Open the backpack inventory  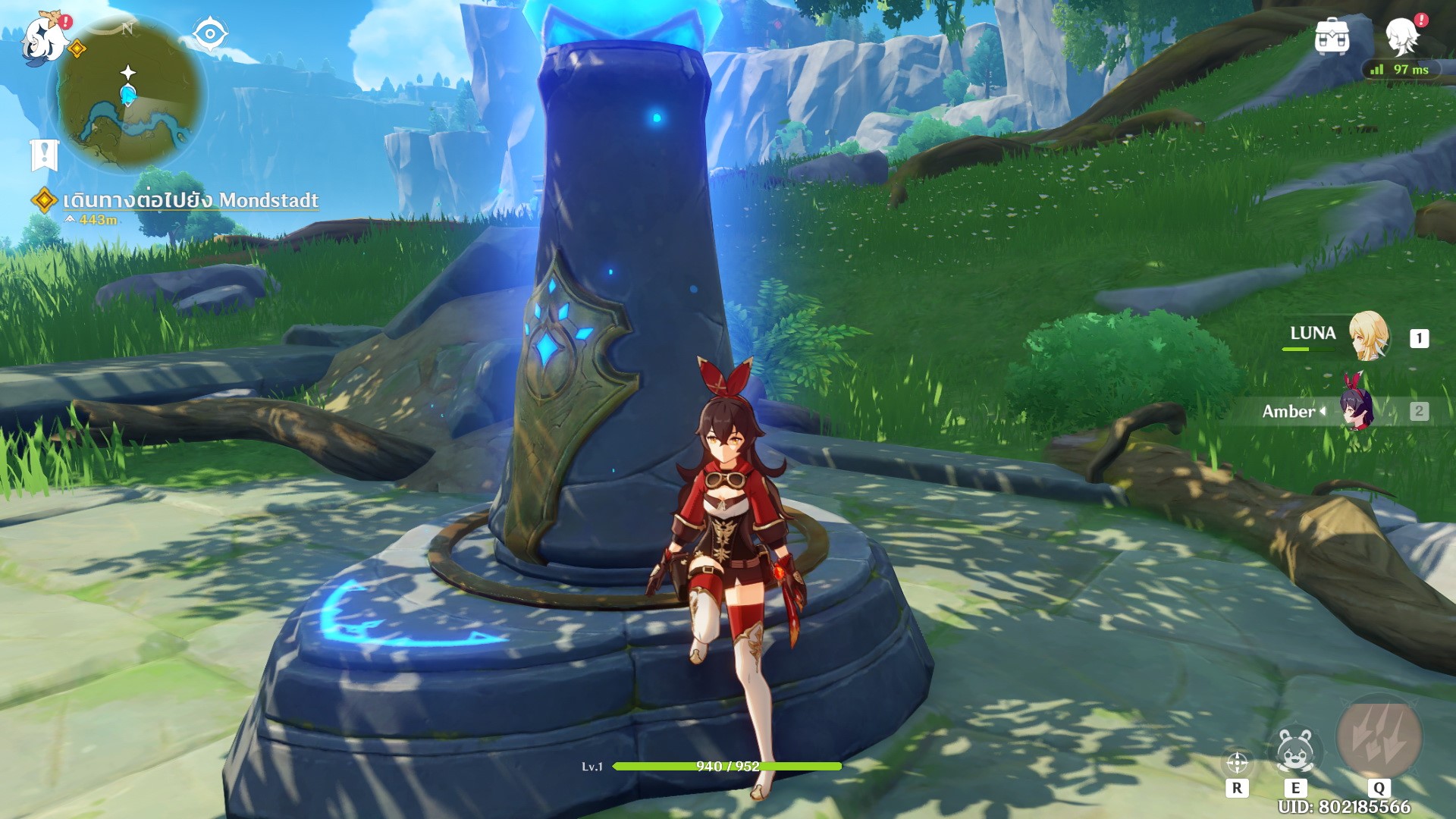[x=1332, y=36]
